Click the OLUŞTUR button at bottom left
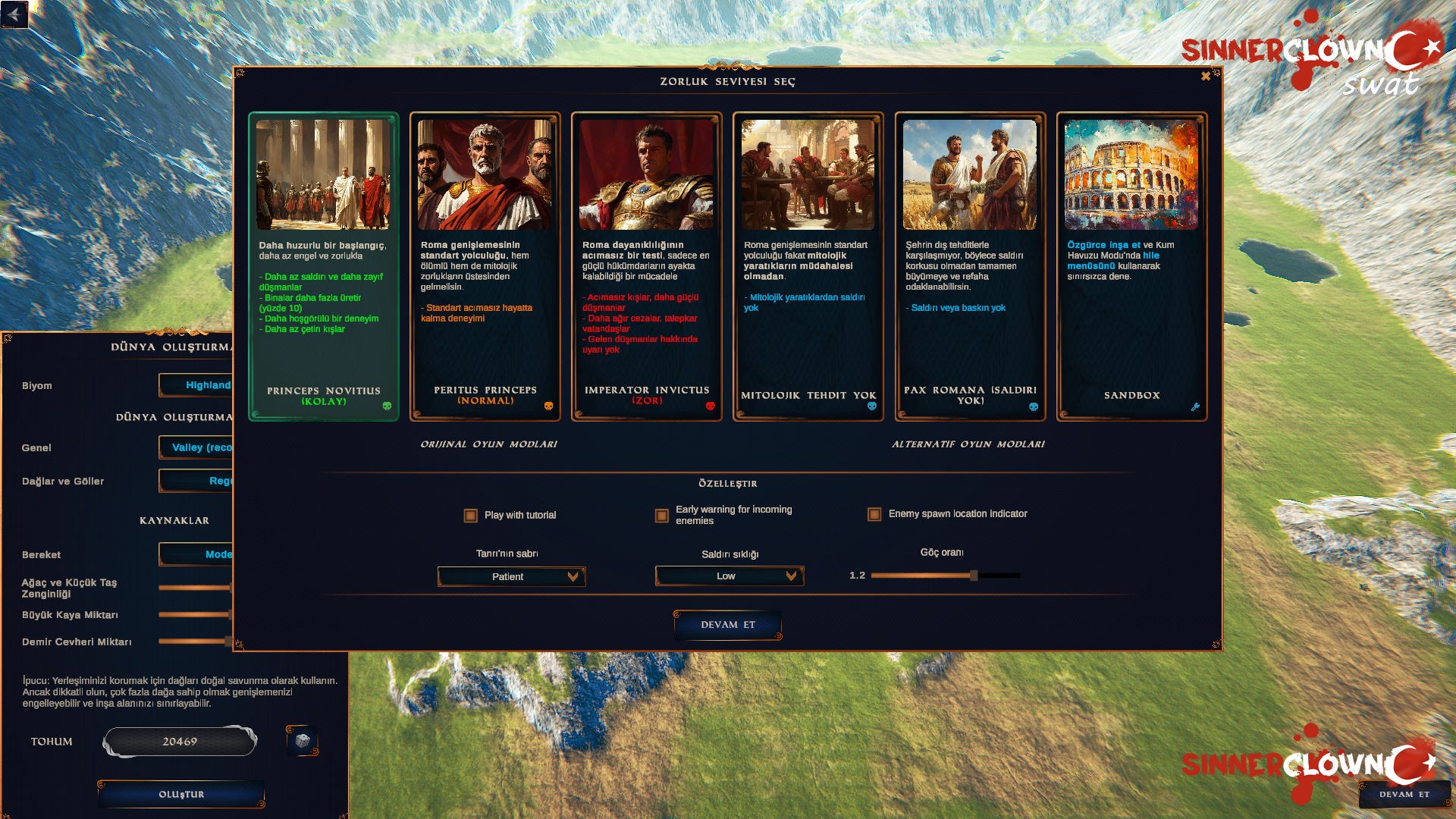This screenshot has height=819, width=1456. pyautogui.click(x=180, y=794)
